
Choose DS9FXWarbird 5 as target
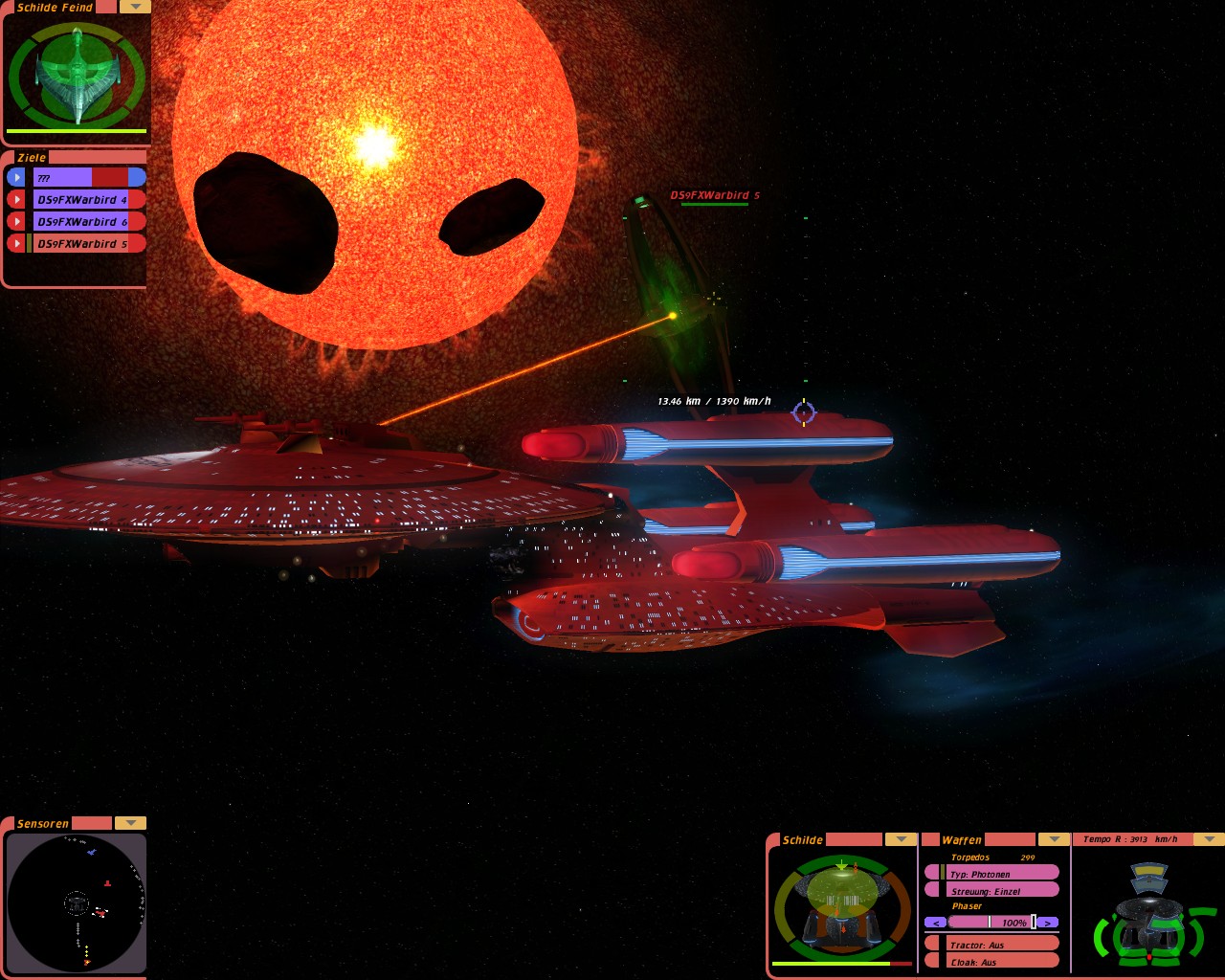[82, 244]
